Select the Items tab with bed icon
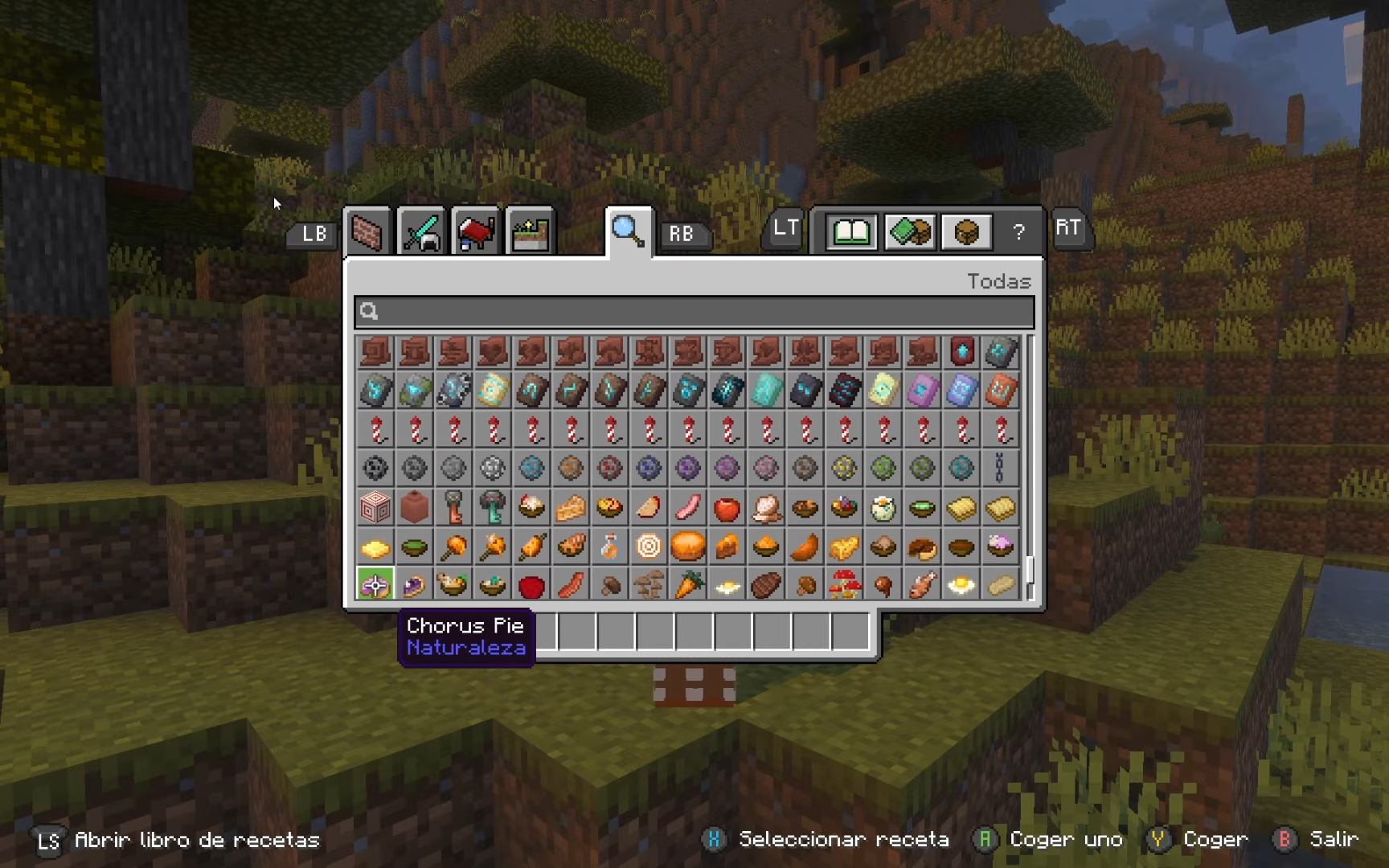 point(476,232)
